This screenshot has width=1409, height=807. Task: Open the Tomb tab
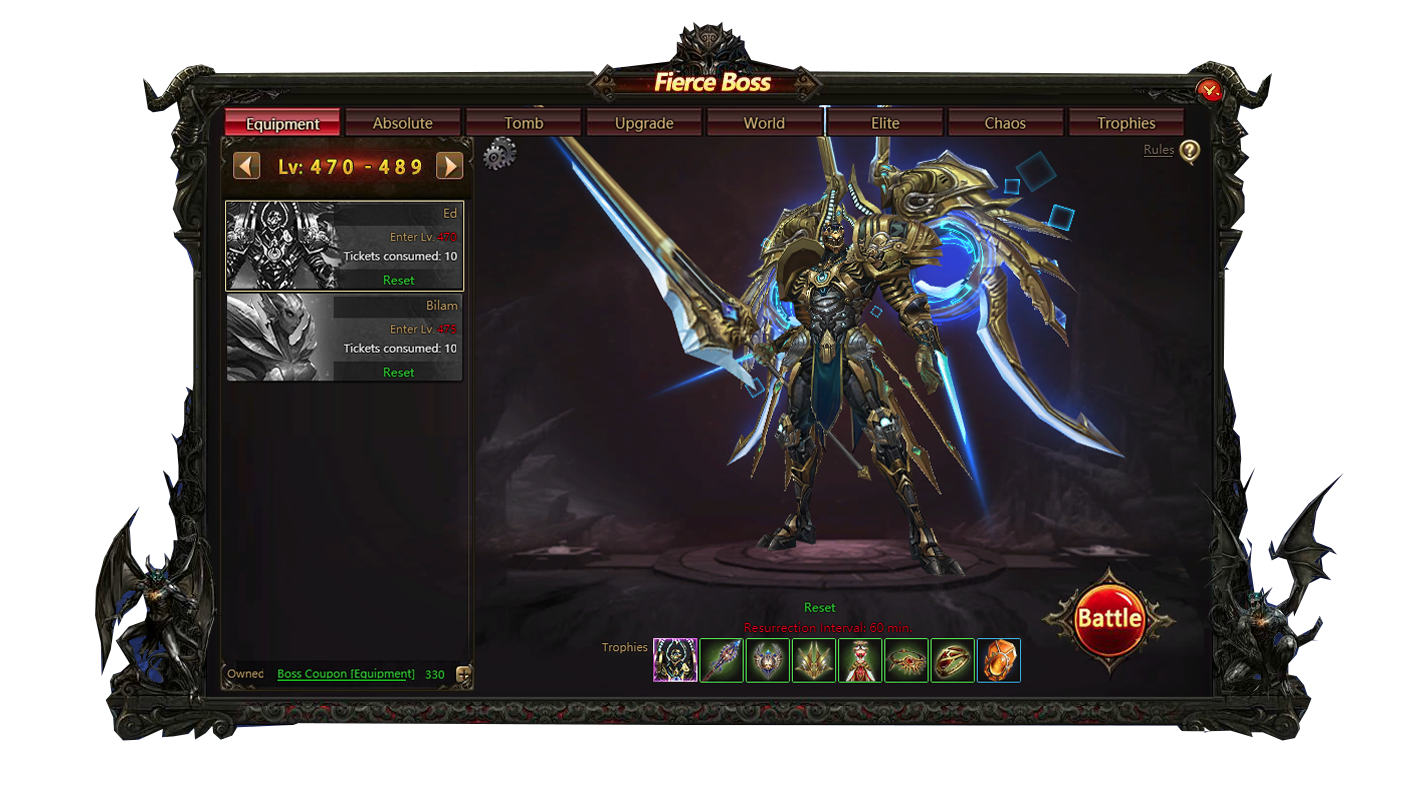523,123
